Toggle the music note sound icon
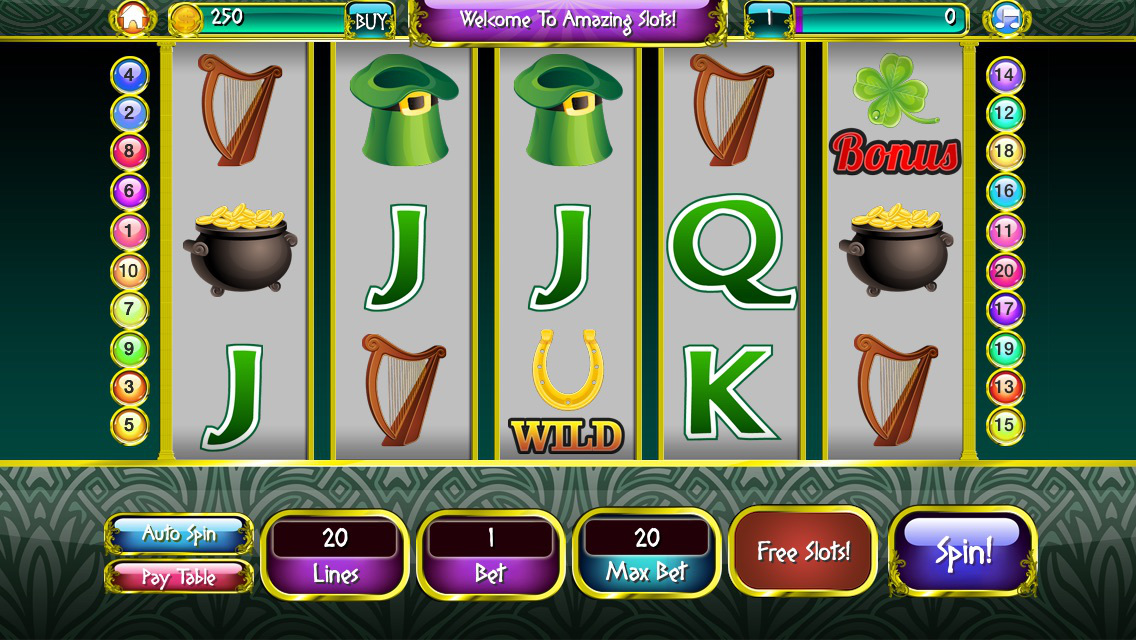1136x640 pixels. click(x=1005, y=18)
